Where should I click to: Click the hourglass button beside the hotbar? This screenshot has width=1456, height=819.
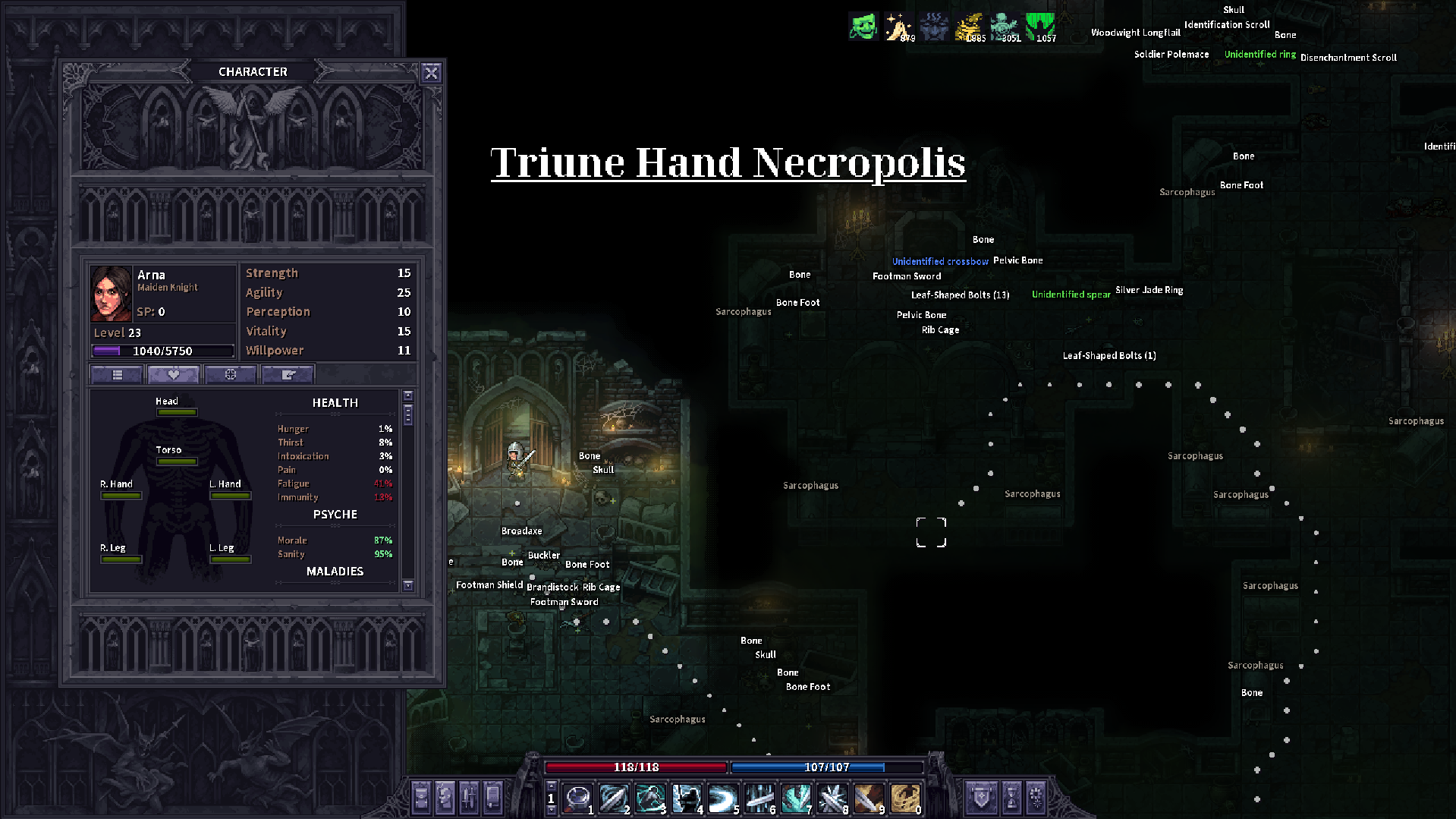(x=1011, y=798)
